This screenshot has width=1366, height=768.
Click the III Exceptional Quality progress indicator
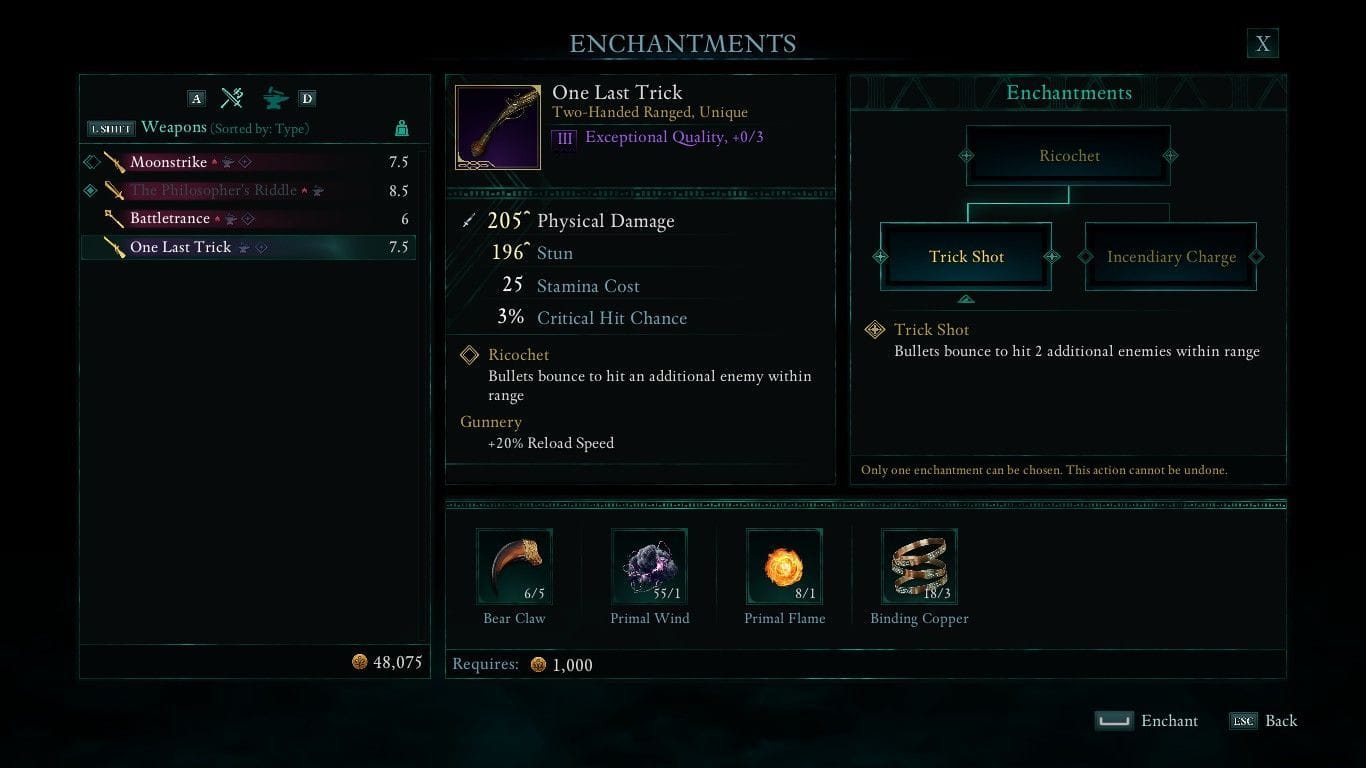(564, 138)
